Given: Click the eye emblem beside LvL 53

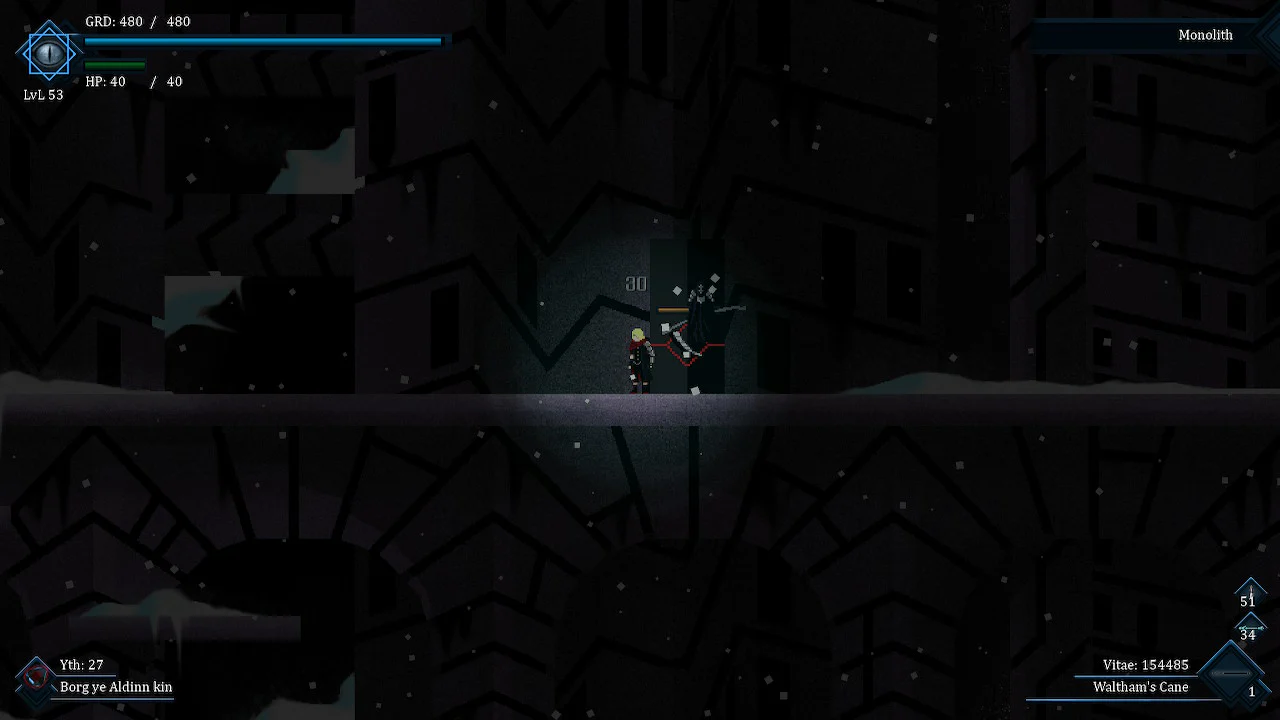Looking at the screenshot, I should [47, 52].
